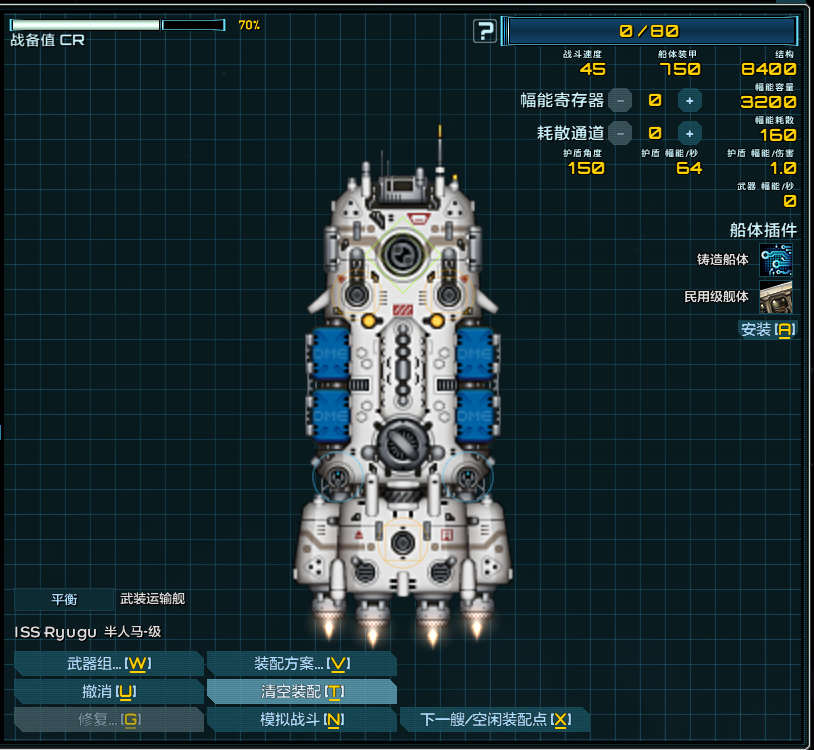Open the 装配方案 loadout variants menu

pos(301,664)
